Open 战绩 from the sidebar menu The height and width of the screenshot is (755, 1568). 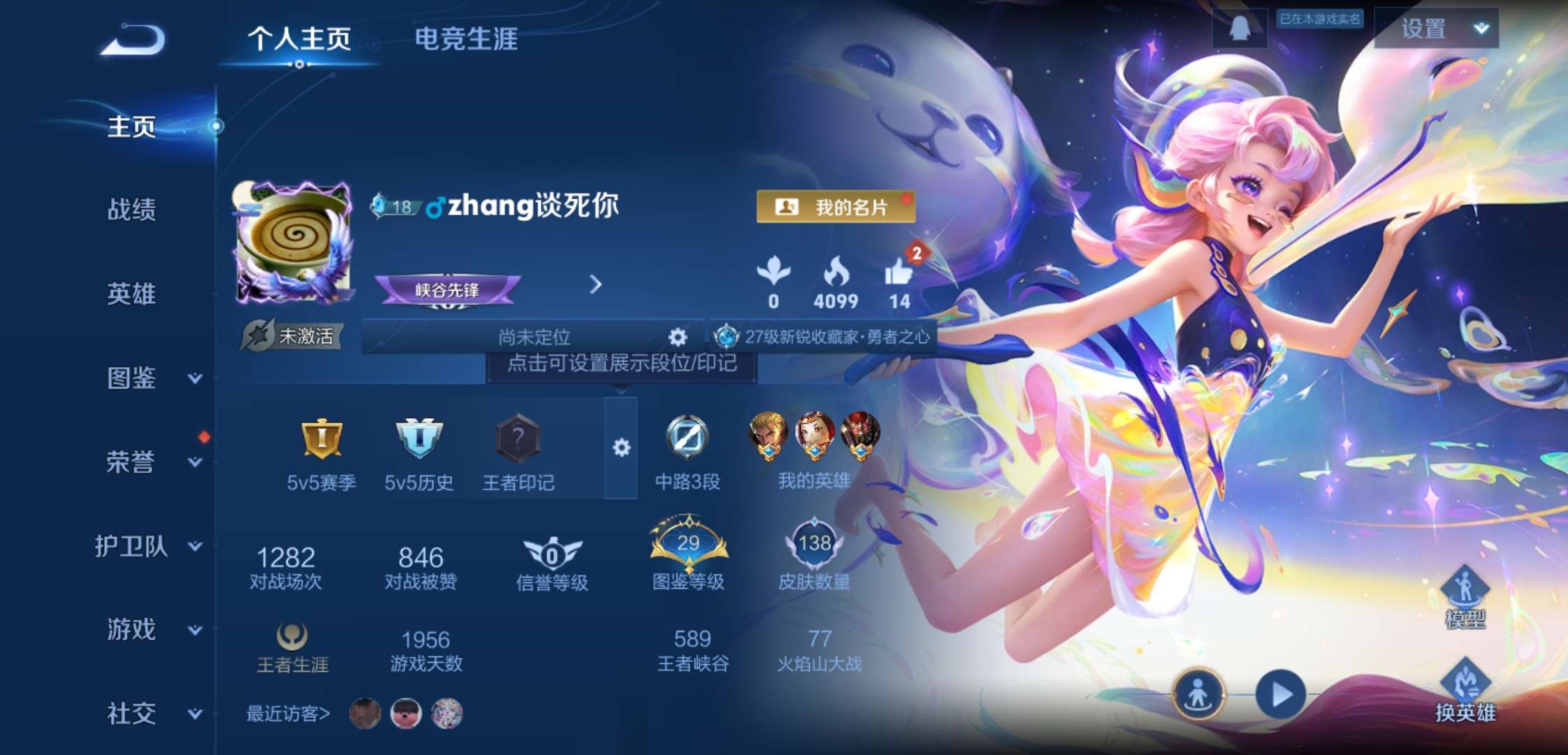[132, 211]
